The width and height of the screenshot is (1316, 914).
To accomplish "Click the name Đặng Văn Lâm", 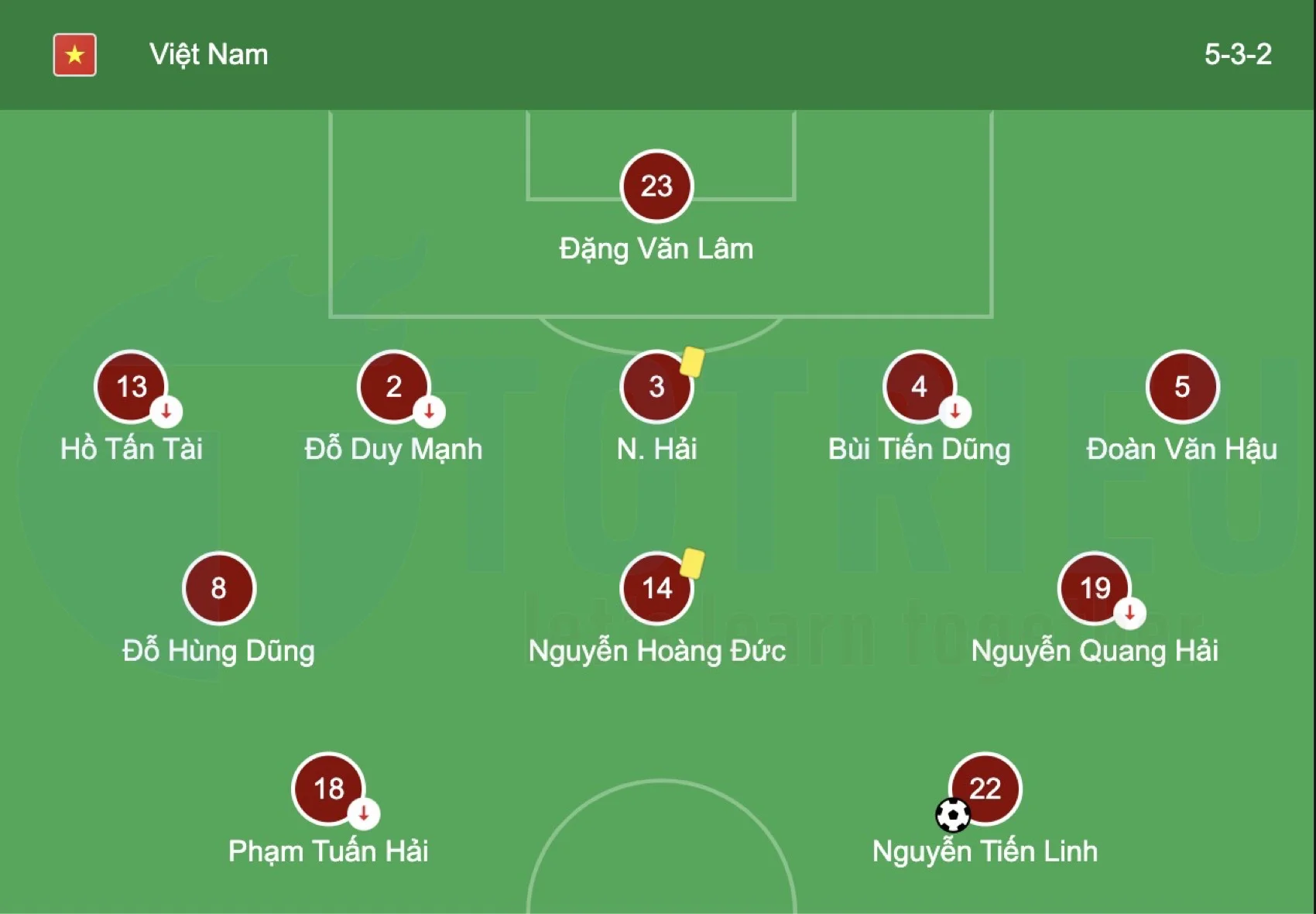I will coord(655,248).
